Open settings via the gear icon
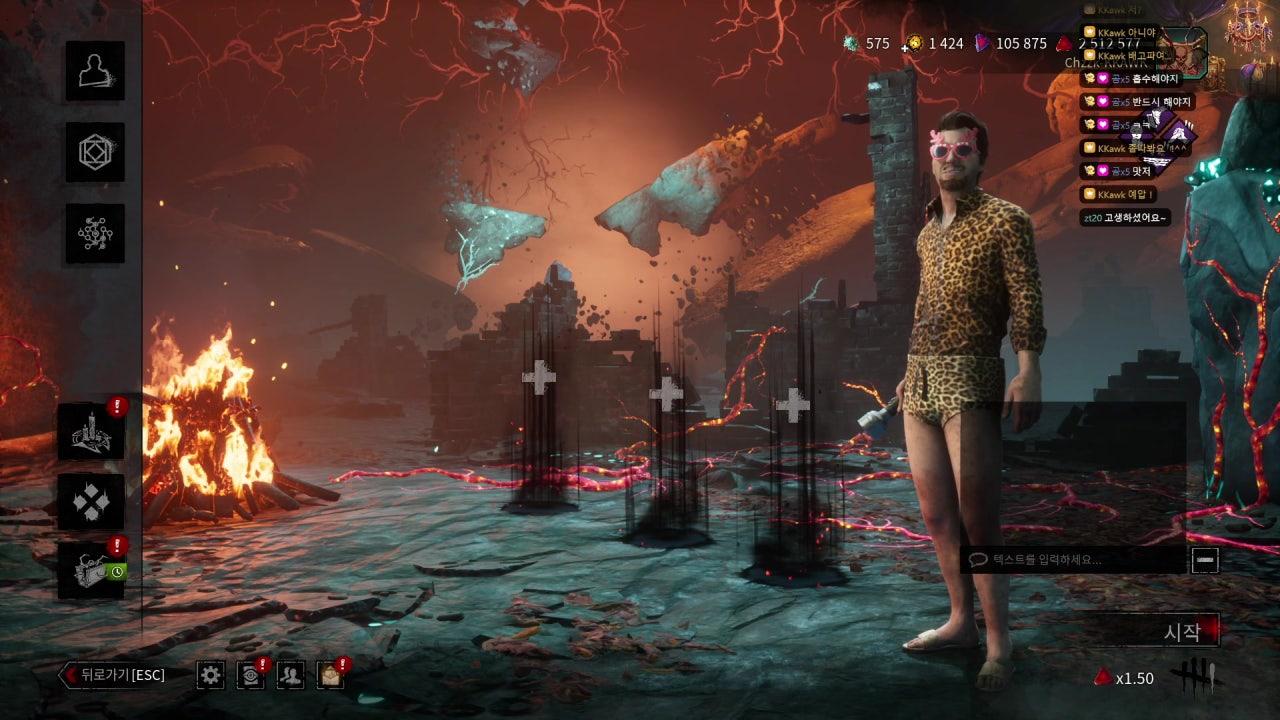 (x=210, y=675)
